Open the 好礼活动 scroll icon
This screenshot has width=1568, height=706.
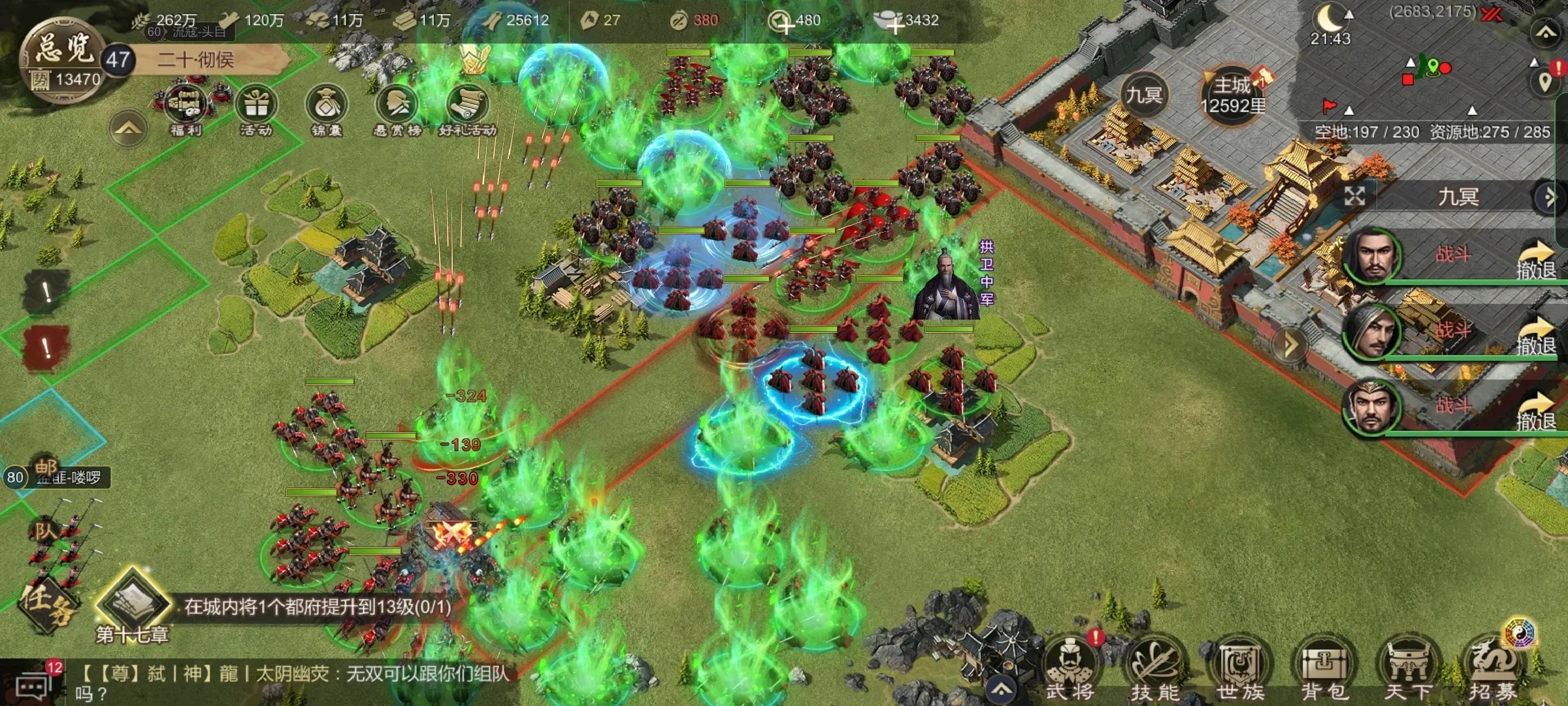[x=468, y=108]
